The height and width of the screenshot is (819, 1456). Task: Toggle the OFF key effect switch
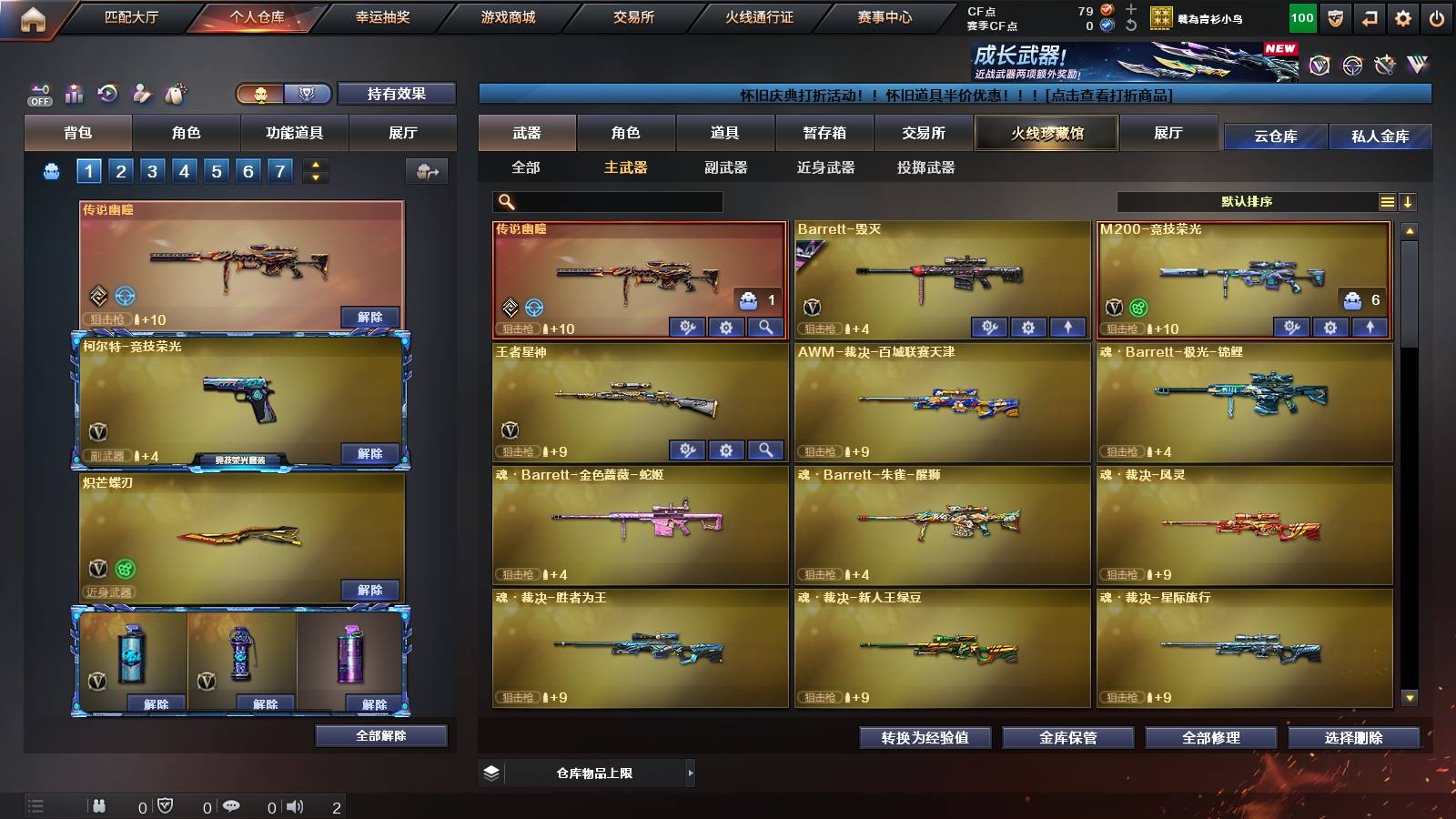pos(38,91)
